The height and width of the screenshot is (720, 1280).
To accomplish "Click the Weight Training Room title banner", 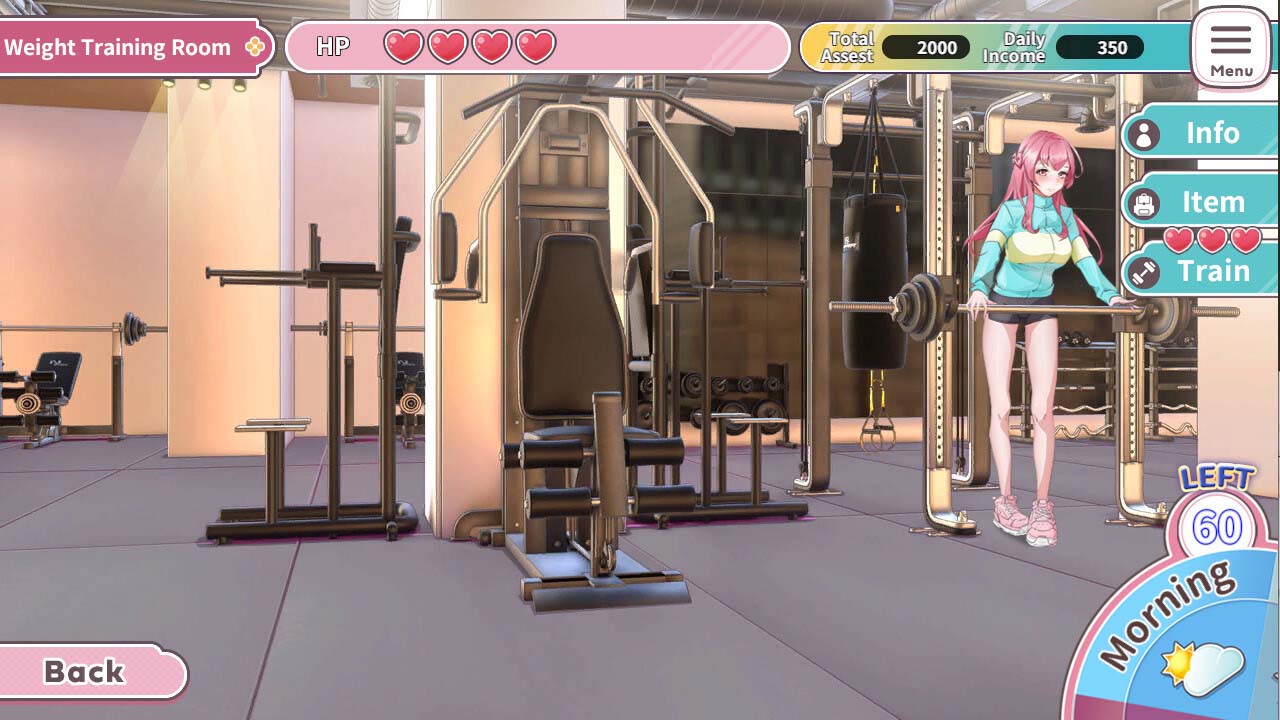I will pos(118,46).
